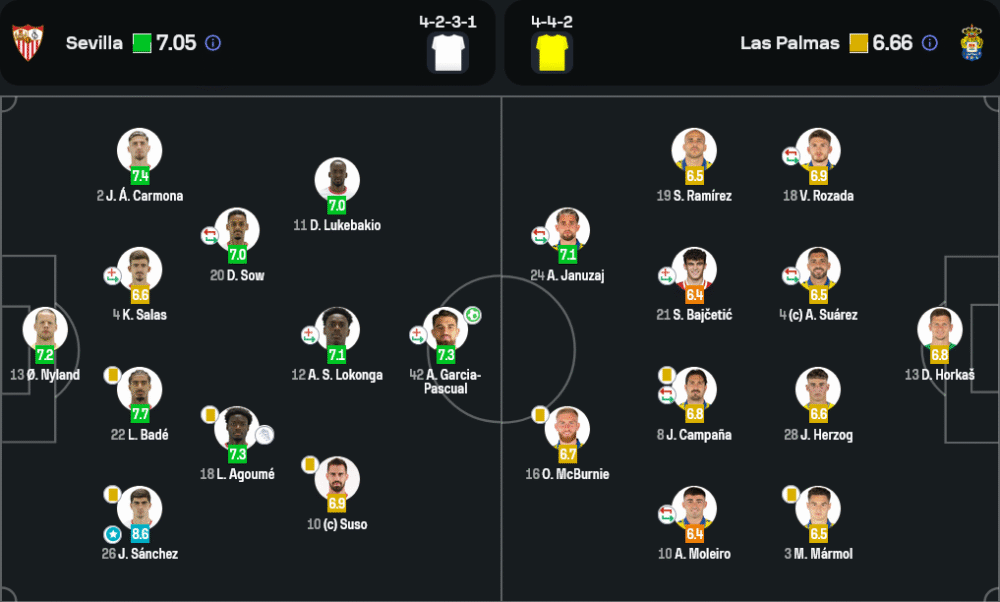Show the Las Palmas rating info icon

pyautogui.click(x=930, y=43)
